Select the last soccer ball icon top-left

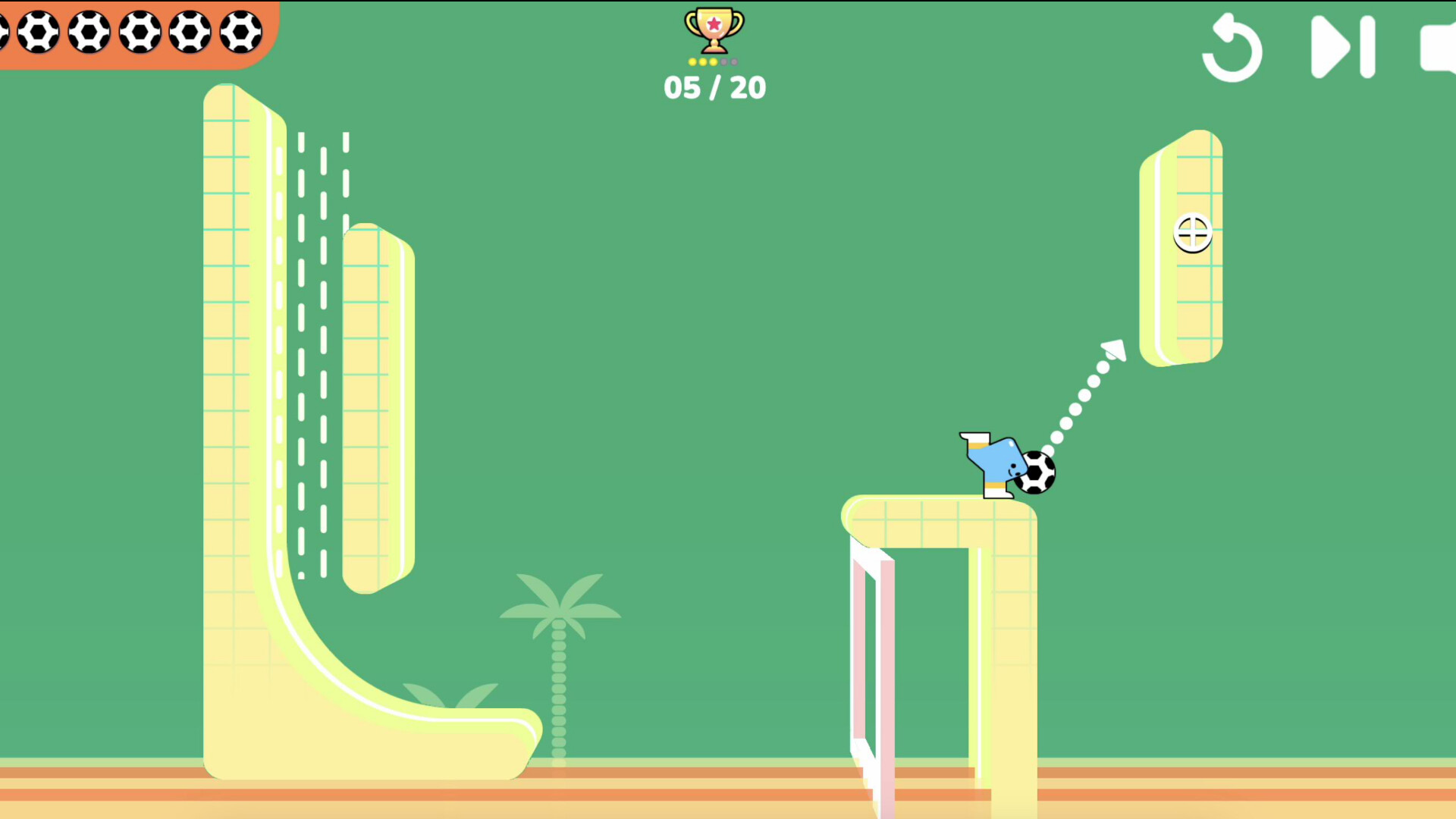(x=240, y=32)
